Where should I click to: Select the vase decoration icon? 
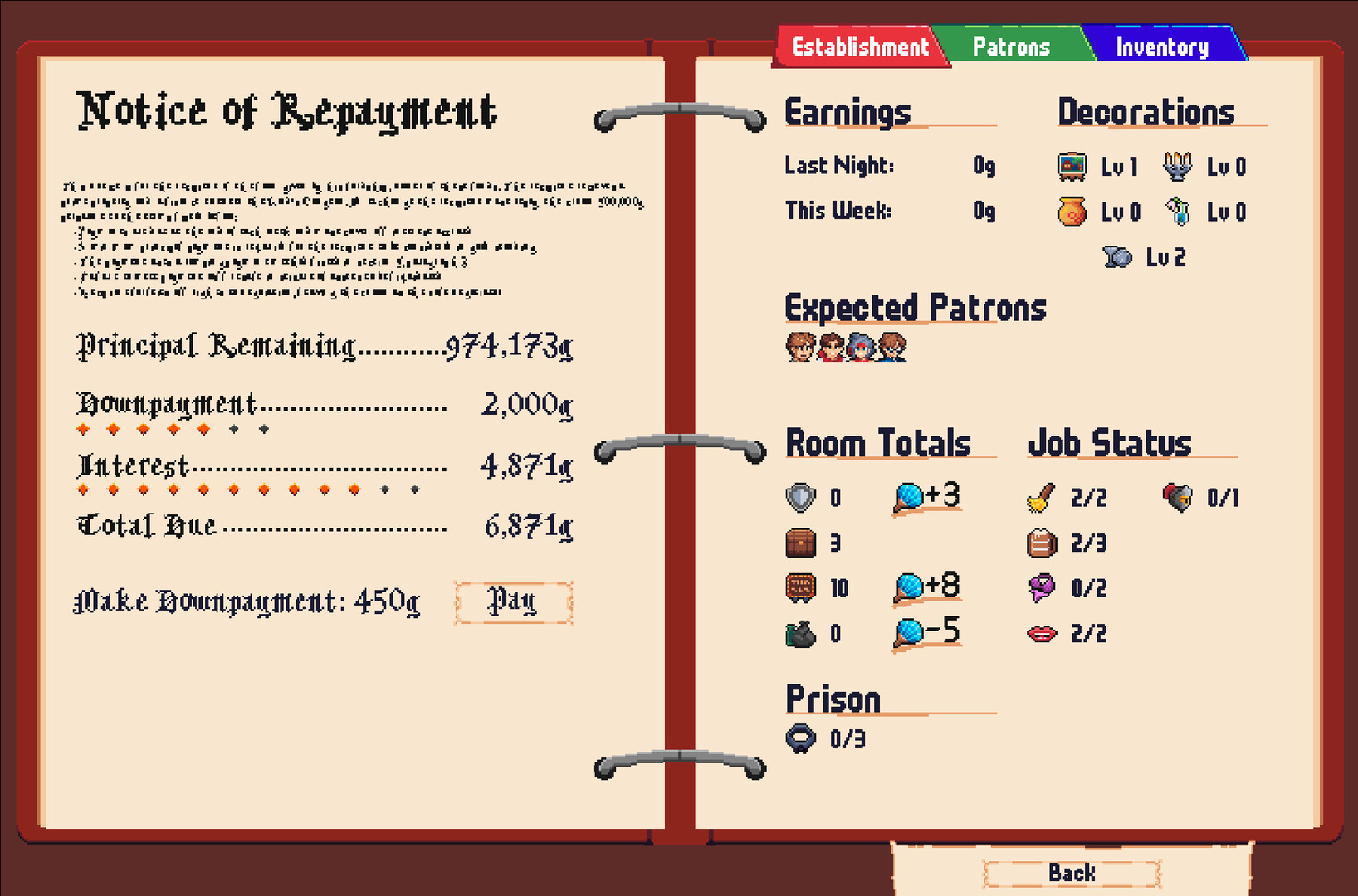pos(1070,211)
